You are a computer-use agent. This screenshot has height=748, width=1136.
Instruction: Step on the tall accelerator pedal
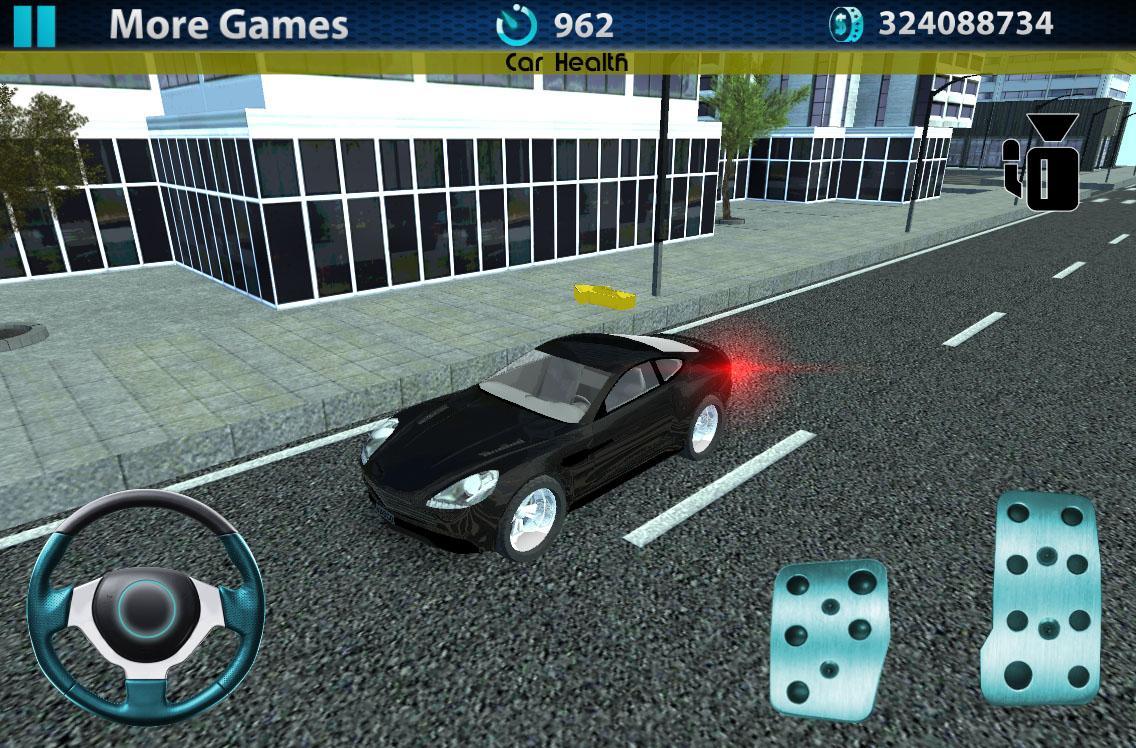1045,597
